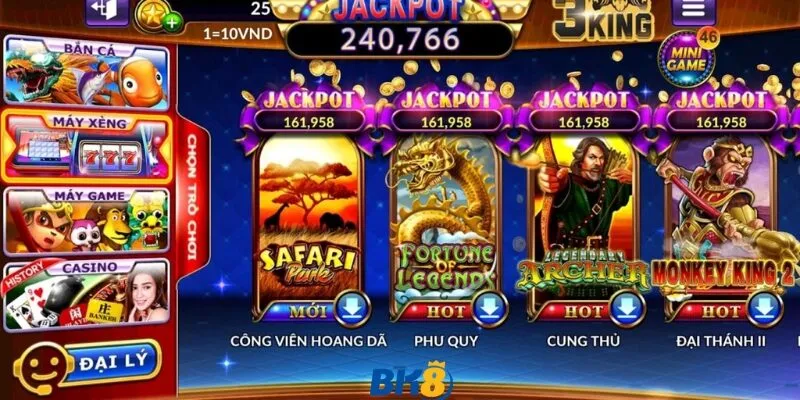Tap the Monkey King 2 download arrow

(762, 310)
